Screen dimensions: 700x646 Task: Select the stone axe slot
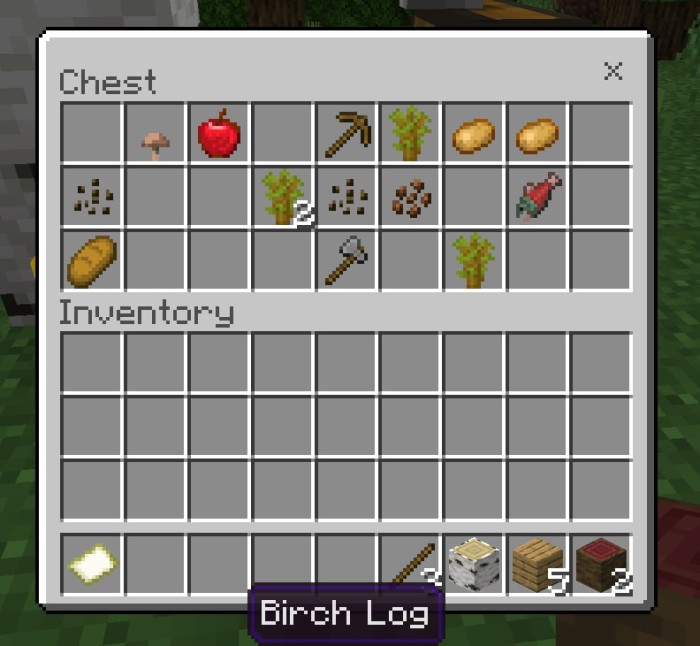coord(347,260)
